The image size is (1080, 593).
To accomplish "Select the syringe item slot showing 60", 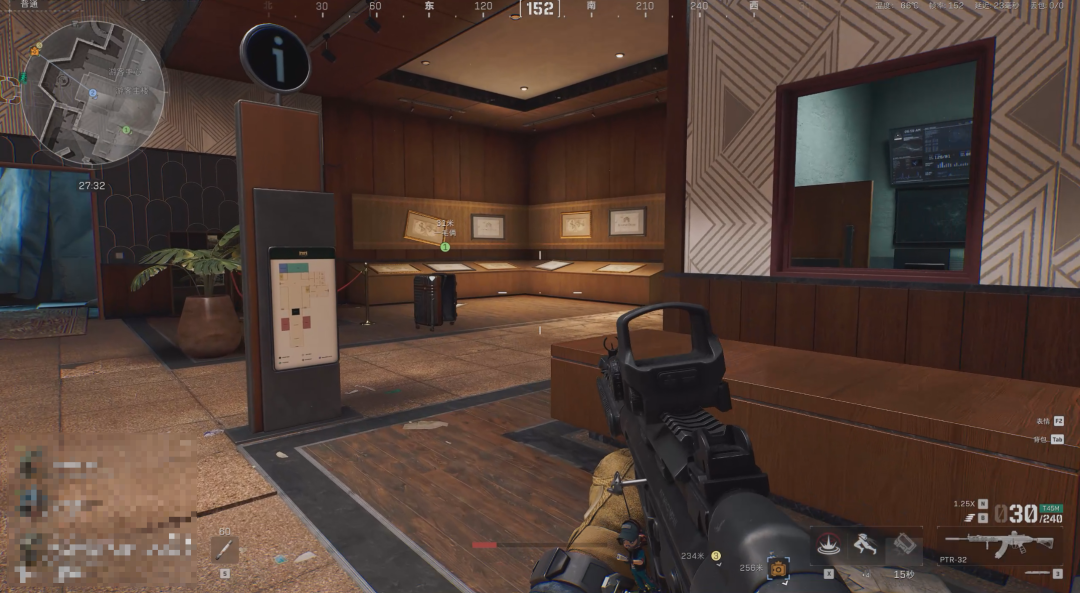I will tap(224, 549).
